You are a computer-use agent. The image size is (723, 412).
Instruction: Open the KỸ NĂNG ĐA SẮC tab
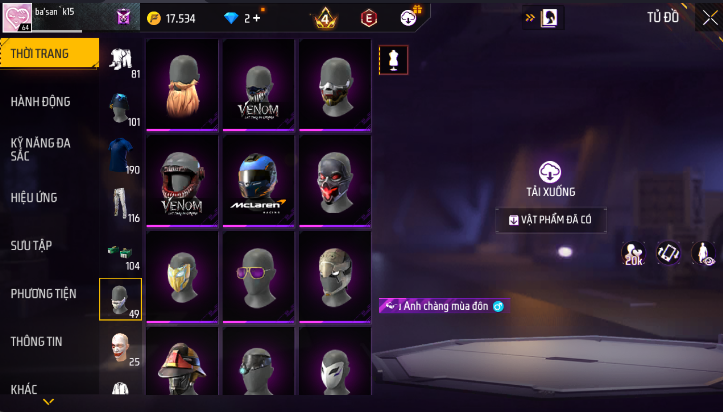(40, 149)
